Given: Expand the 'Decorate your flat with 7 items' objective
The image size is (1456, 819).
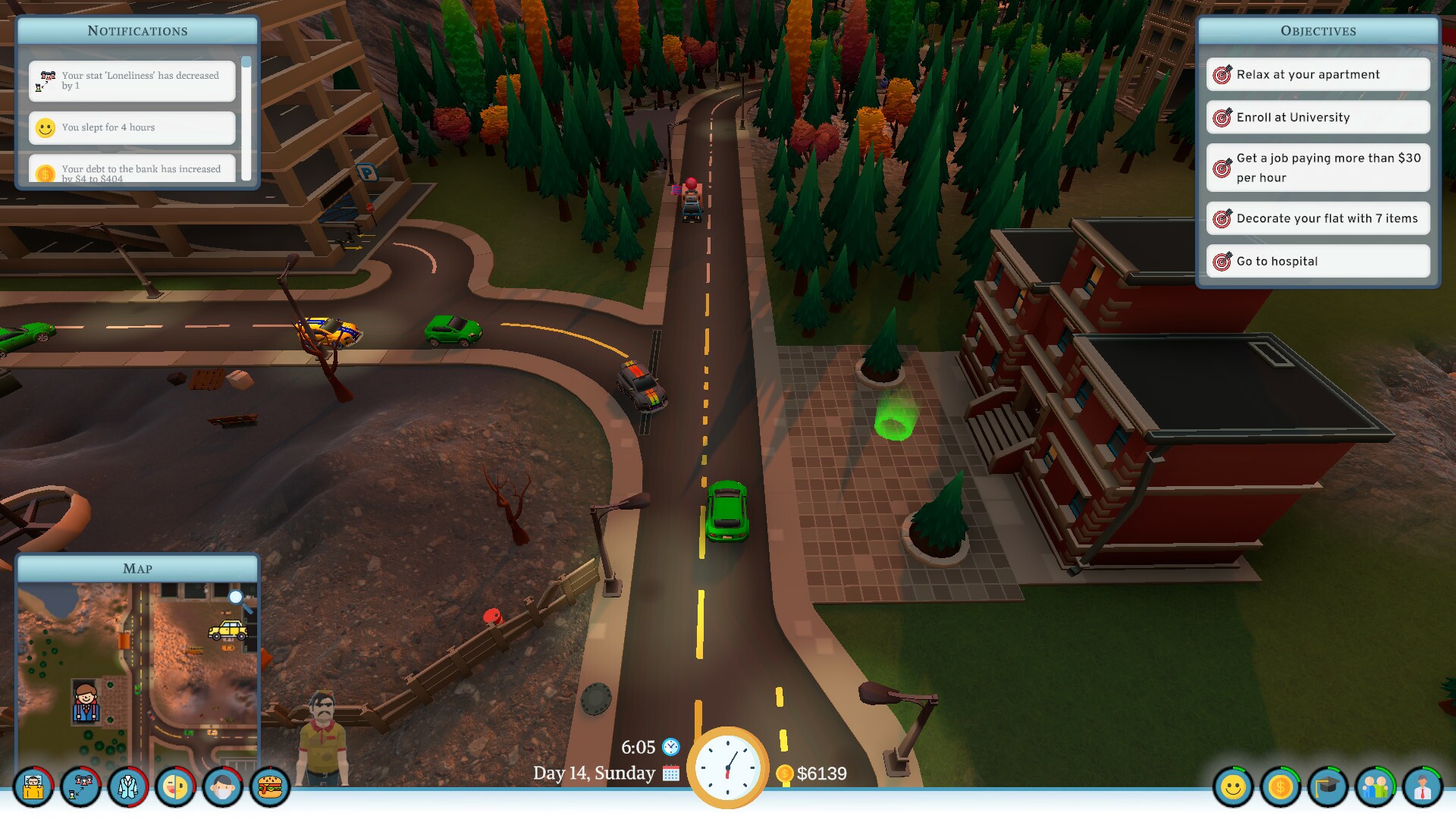Looking at the screenshot, I should click(x=1317, y=218).
